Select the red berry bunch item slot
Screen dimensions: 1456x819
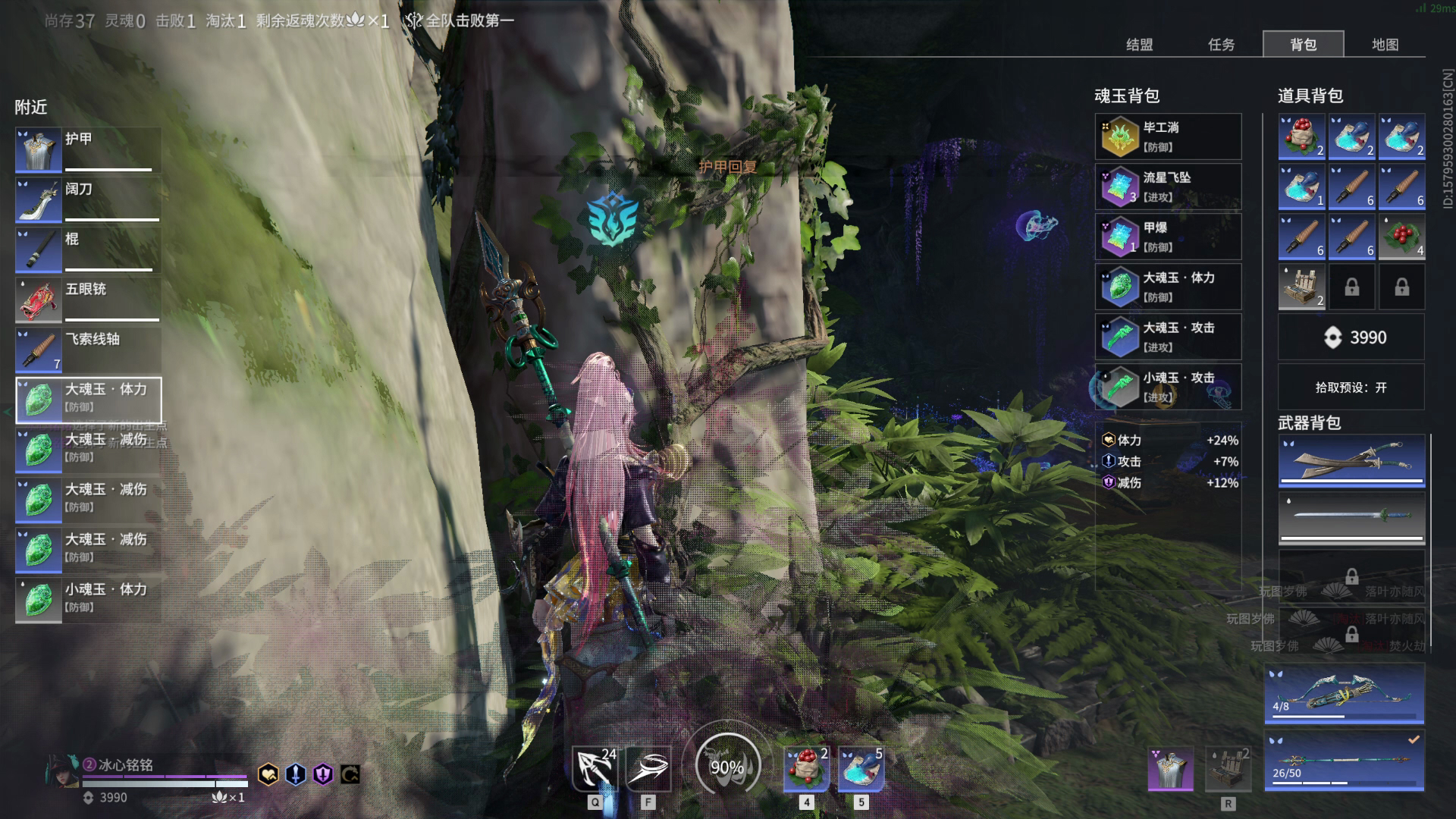pyautogui.click(x=1401, y=237)
